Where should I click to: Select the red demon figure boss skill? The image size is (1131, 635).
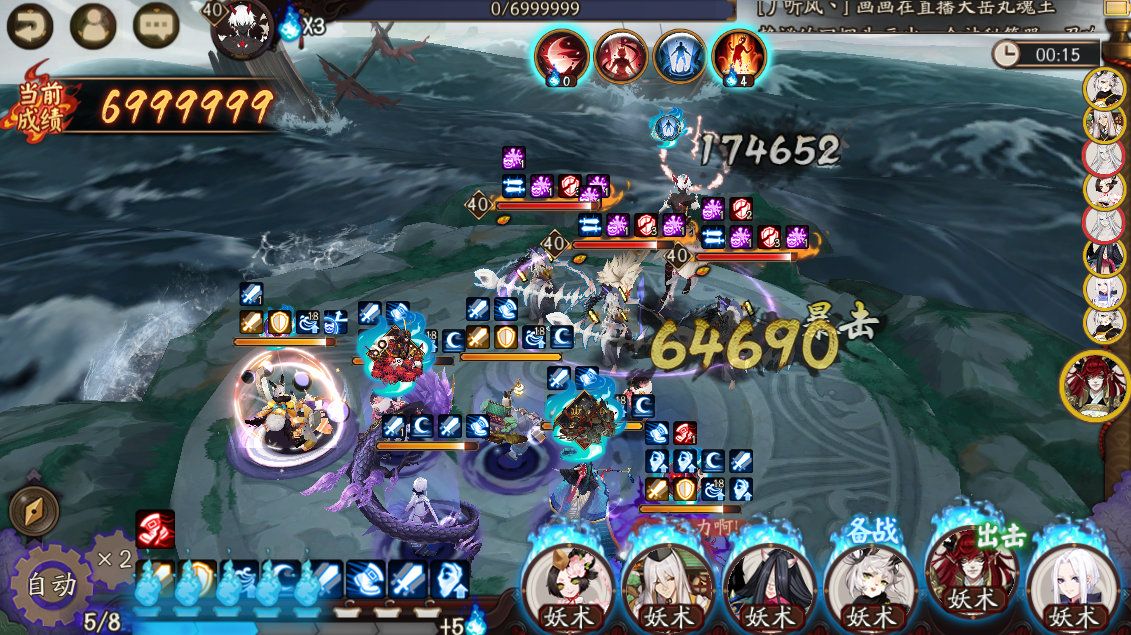point(620,56)
